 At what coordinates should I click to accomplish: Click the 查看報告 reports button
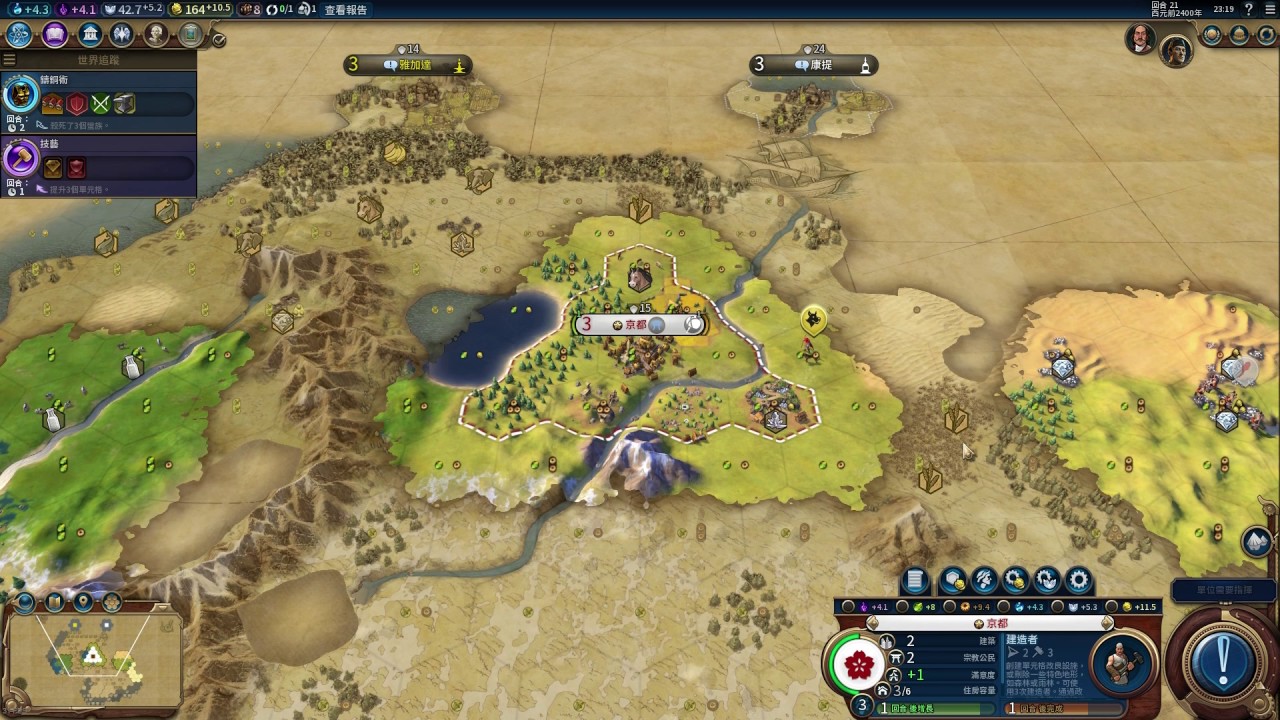point(346,10)
